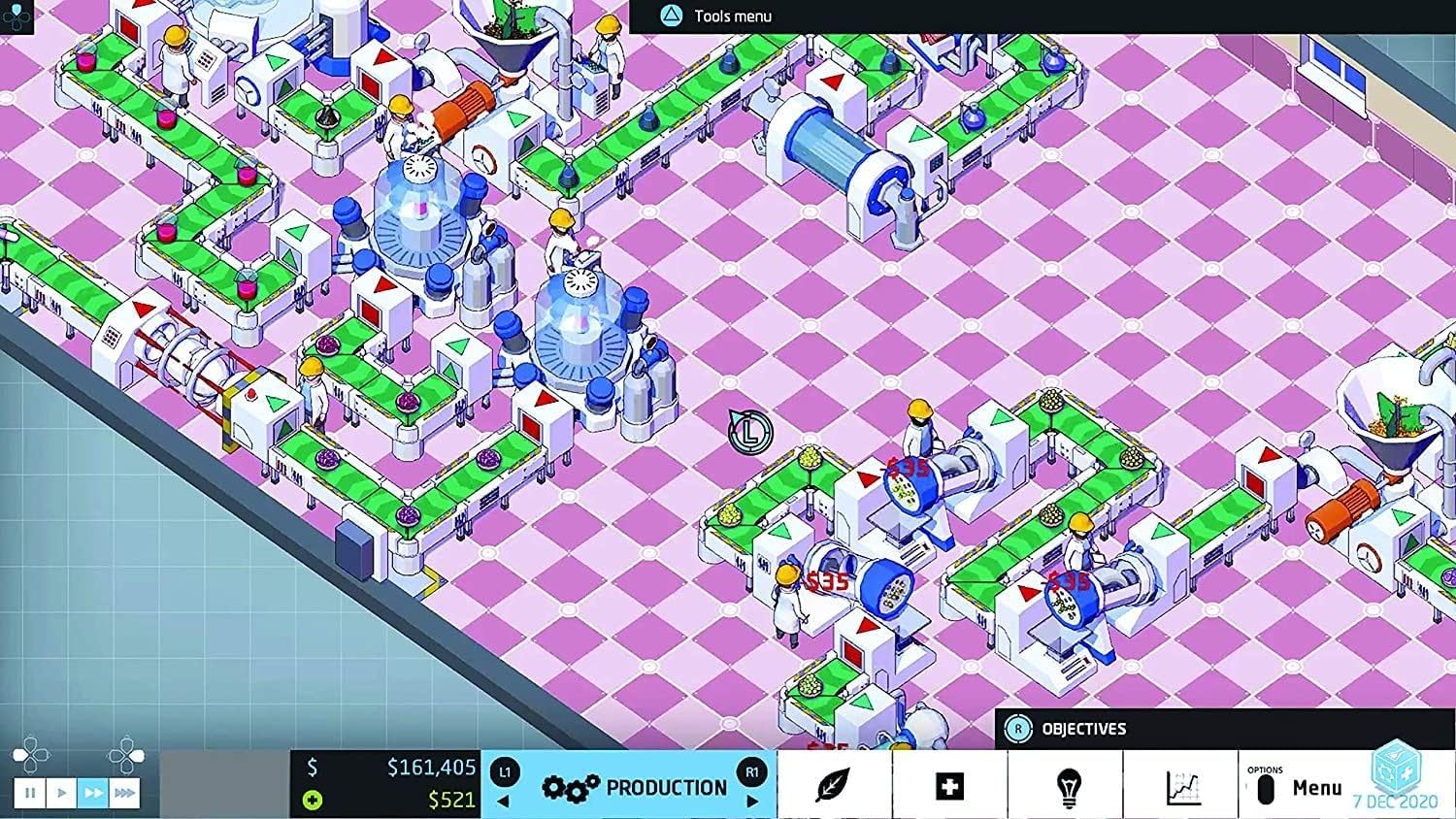Set game speed to normal play
Image resolution: width=1456 pixels, height=819 pixels.
point(61,793)
